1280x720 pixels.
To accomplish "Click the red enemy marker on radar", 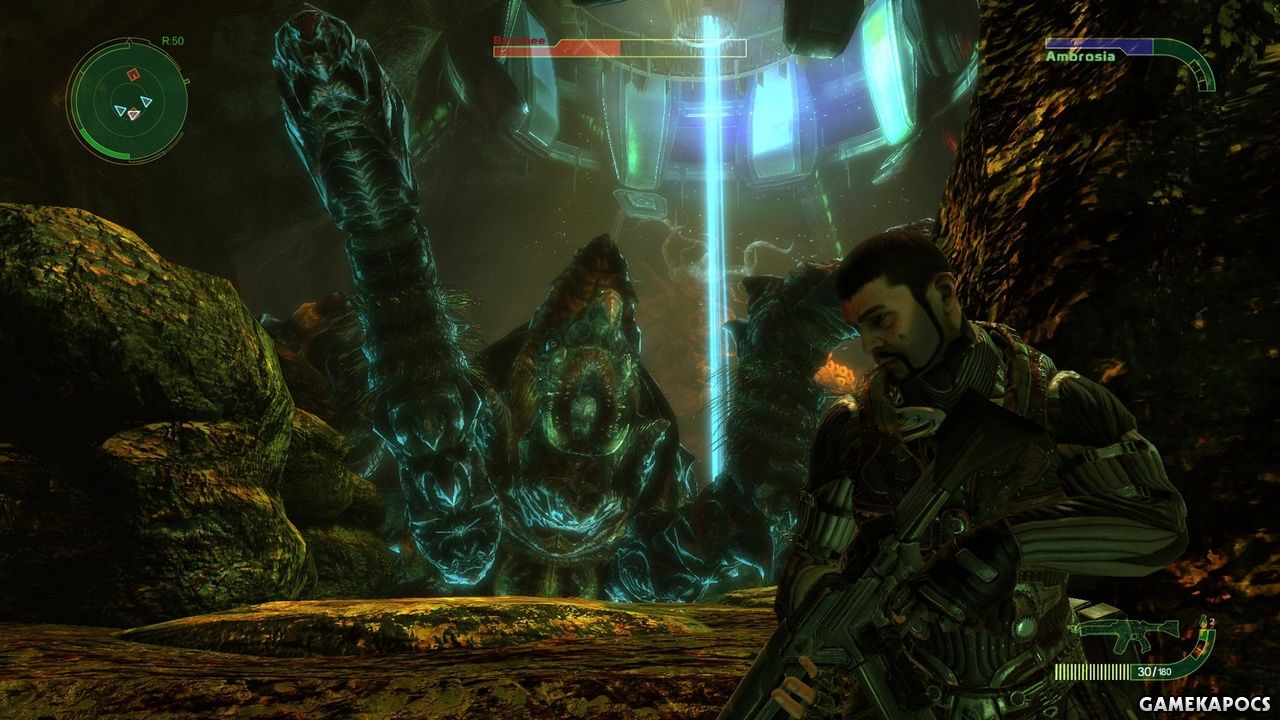I will 129,75.
